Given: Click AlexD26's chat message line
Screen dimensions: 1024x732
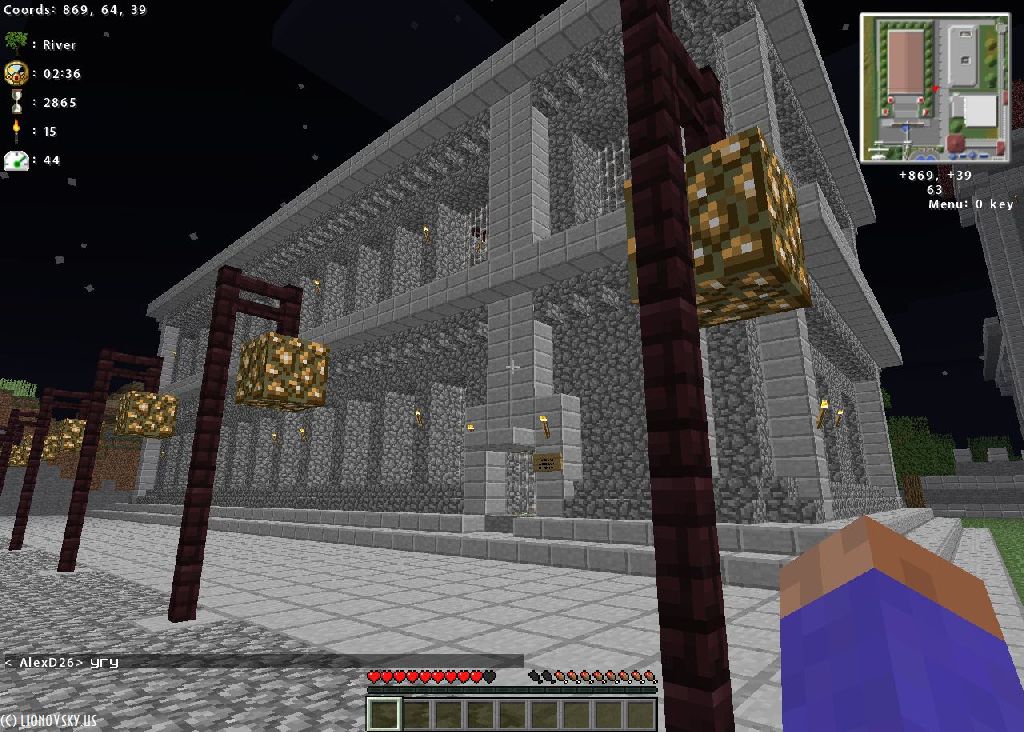Looking at the screenshot, I should point(62,662).
